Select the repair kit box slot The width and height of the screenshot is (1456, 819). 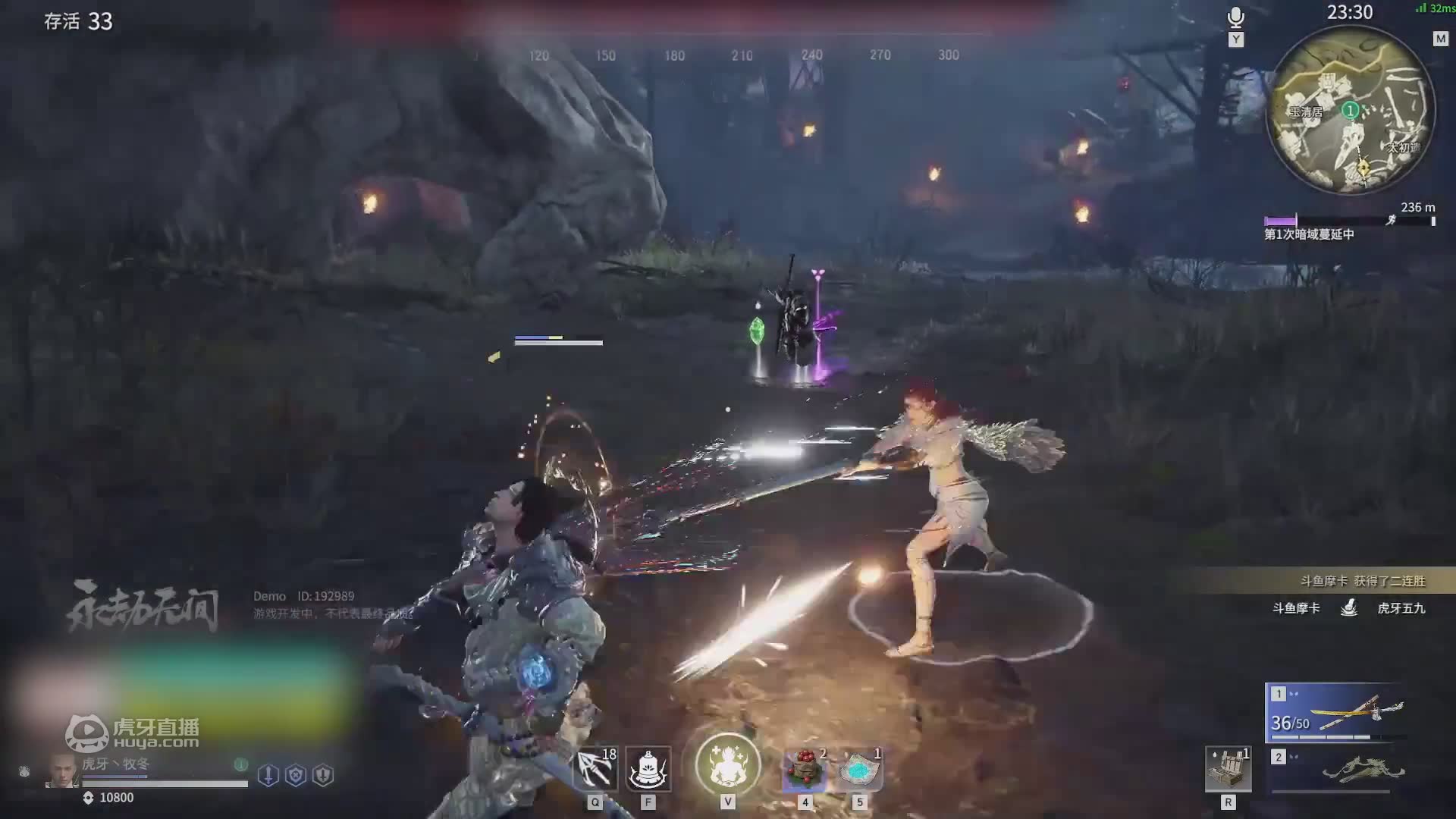point(1228,769)
